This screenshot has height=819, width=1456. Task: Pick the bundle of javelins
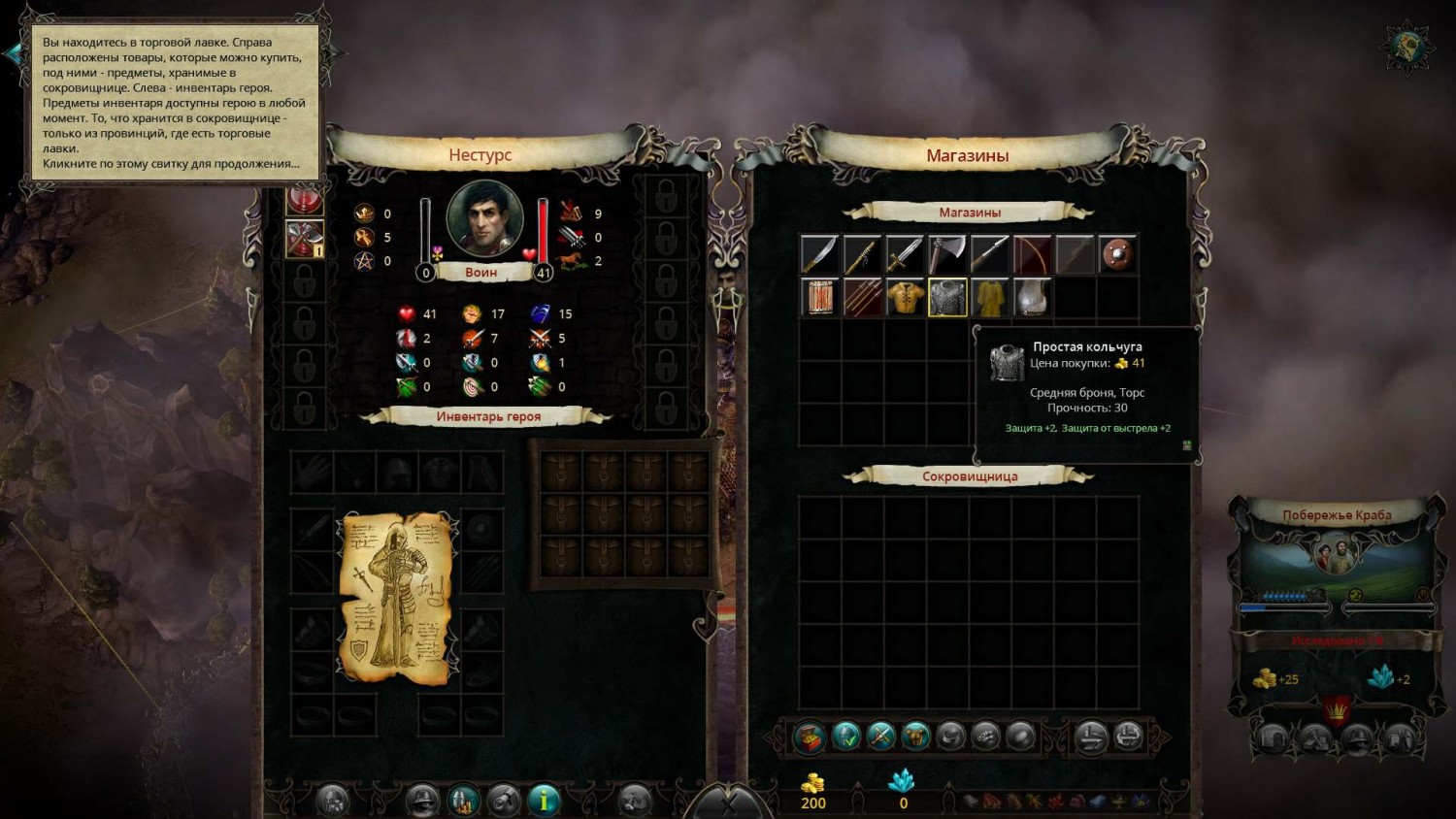pyautogui.click(x=862, y=297)
